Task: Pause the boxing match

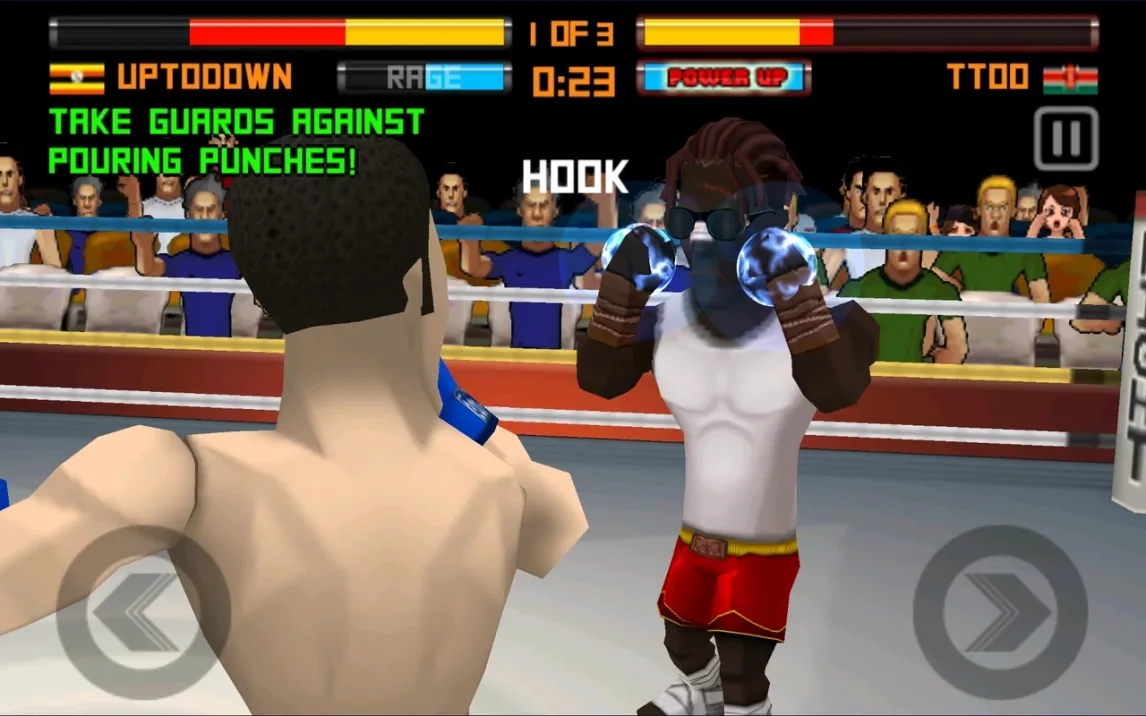Action: point(1066,139)
